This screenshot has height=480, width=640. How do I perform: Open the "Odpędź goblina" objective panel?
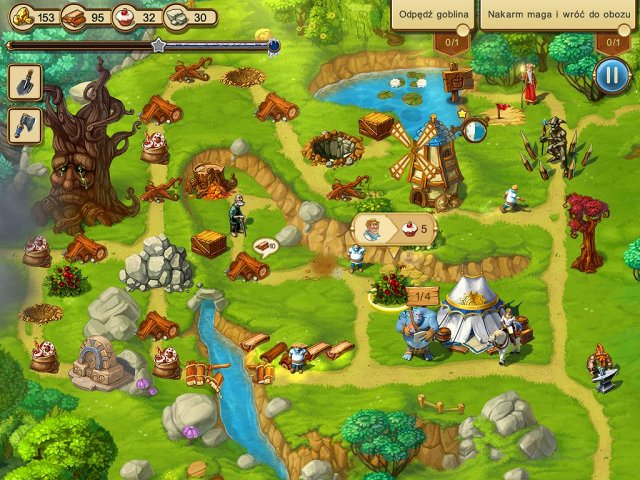click(x=432, y=17)
